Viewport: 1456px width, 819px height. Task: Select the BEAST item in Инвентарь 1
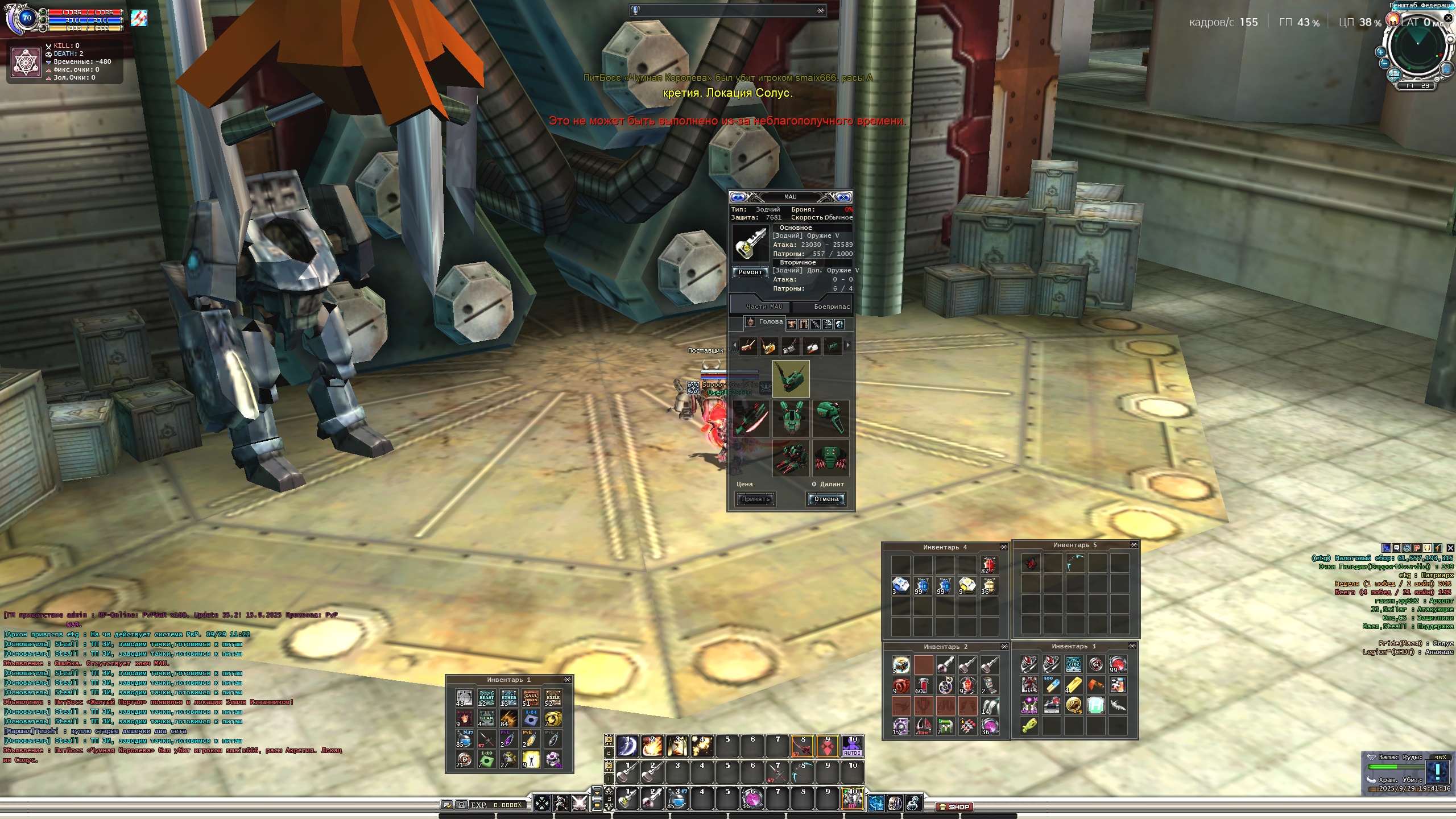pyautogui.click(x=486, y=698)
